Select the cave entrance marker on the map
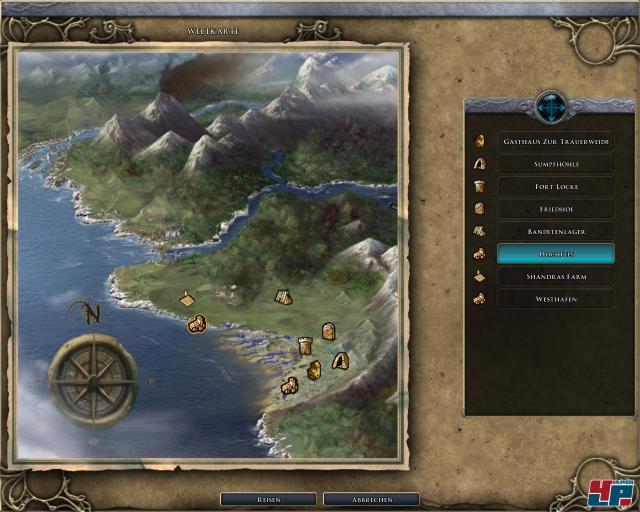Viewport: 640px width, 512px height. (x=340, y=361)
